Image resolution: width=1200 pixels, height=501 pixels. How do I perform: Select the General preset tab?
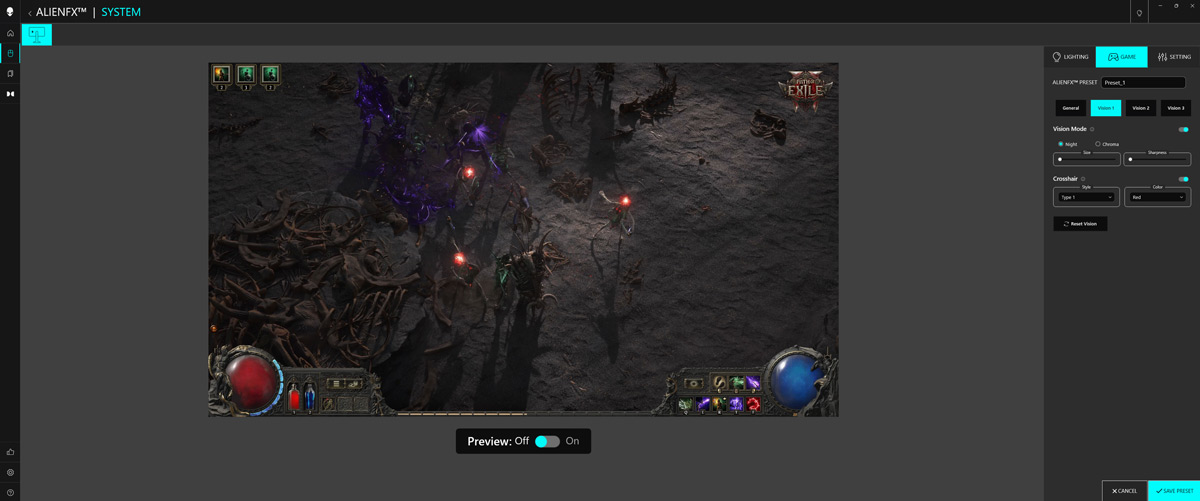(x=1070, y=108)
